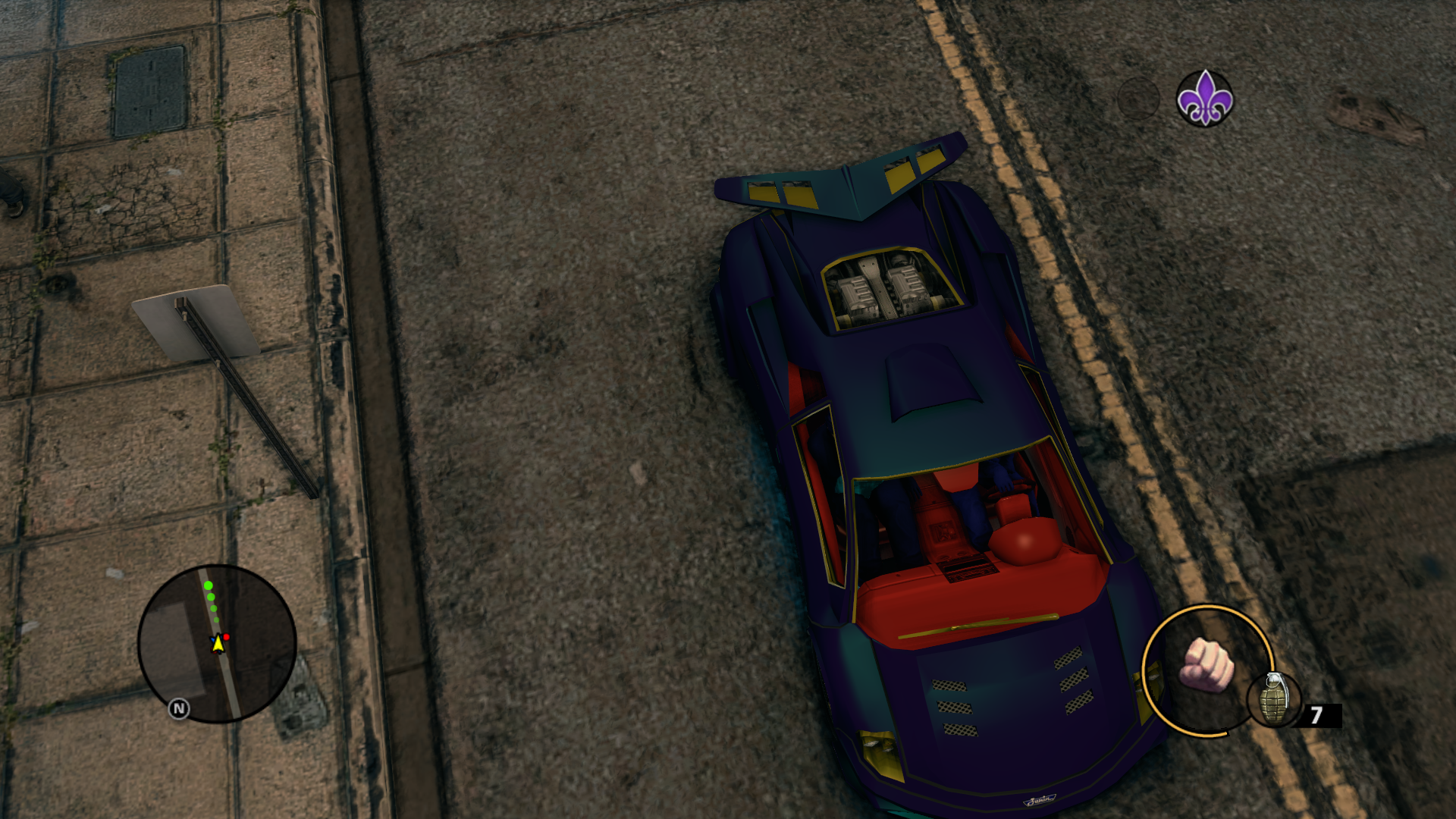Click the circular minimap
The image size is (1456, 819).
(217, 643)
